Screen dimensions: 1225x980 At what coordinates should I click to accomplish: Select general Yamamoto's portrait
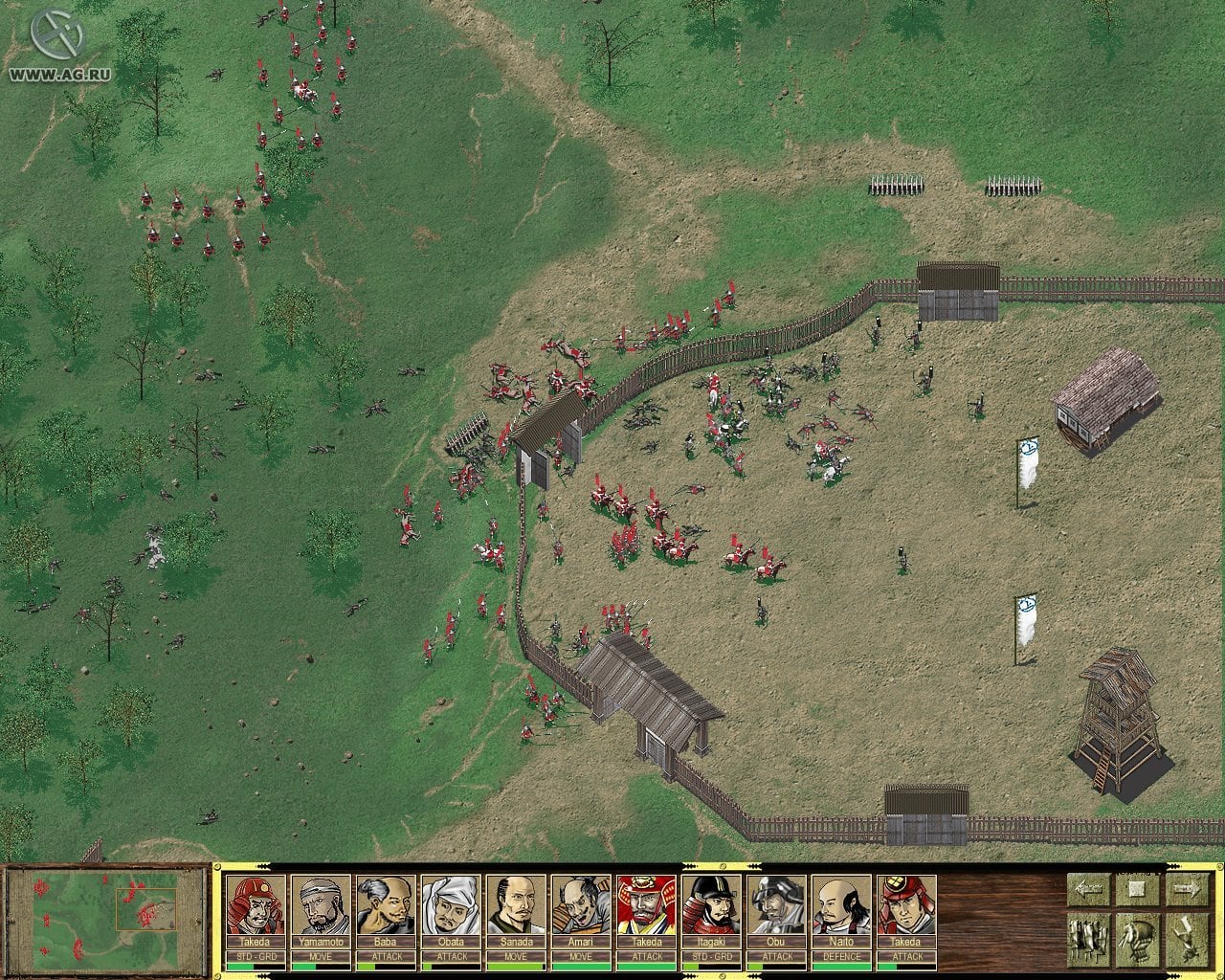point(321,905)
